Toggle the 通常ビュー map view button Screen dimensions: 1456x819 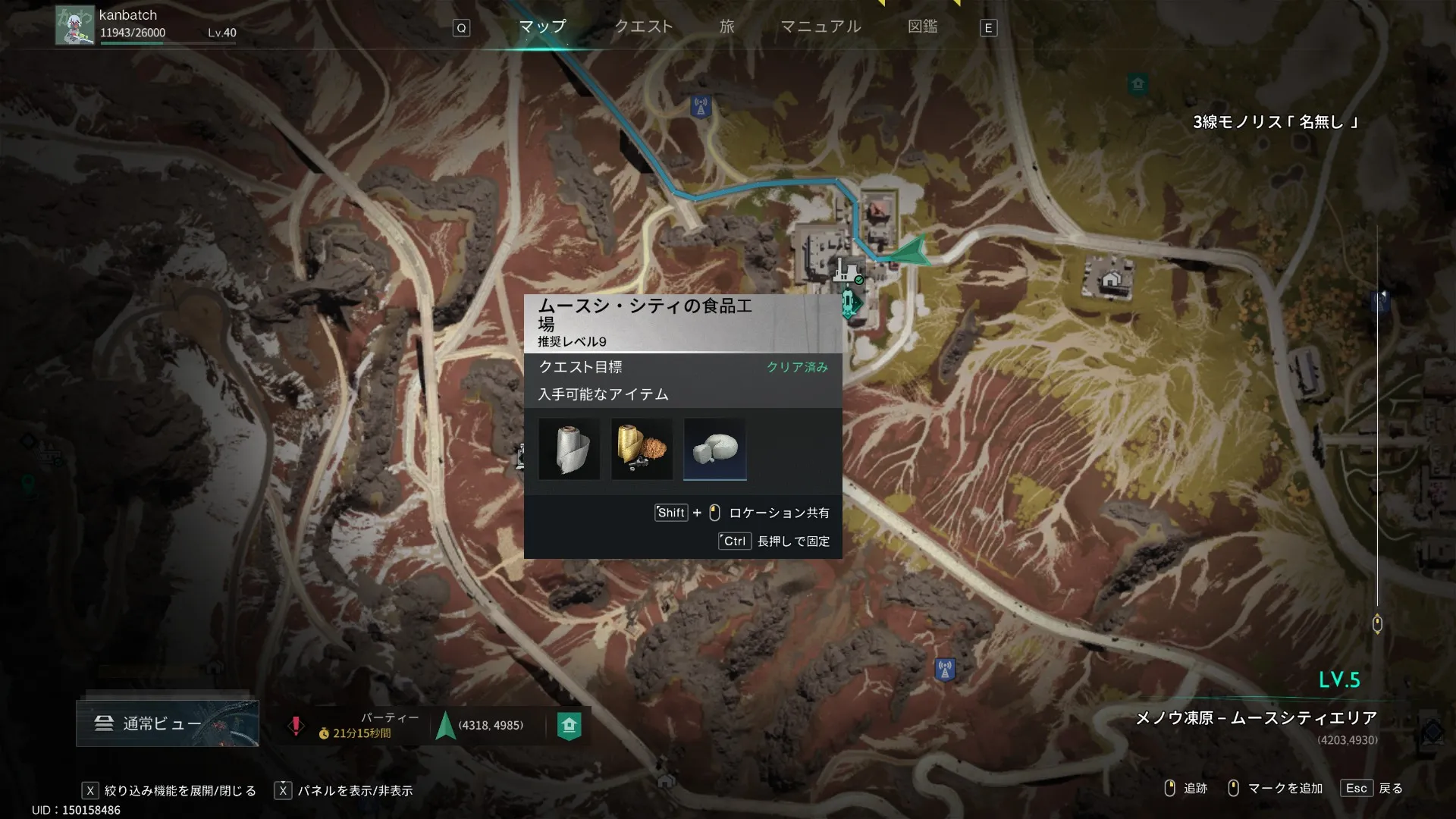[x=167, y=723]
